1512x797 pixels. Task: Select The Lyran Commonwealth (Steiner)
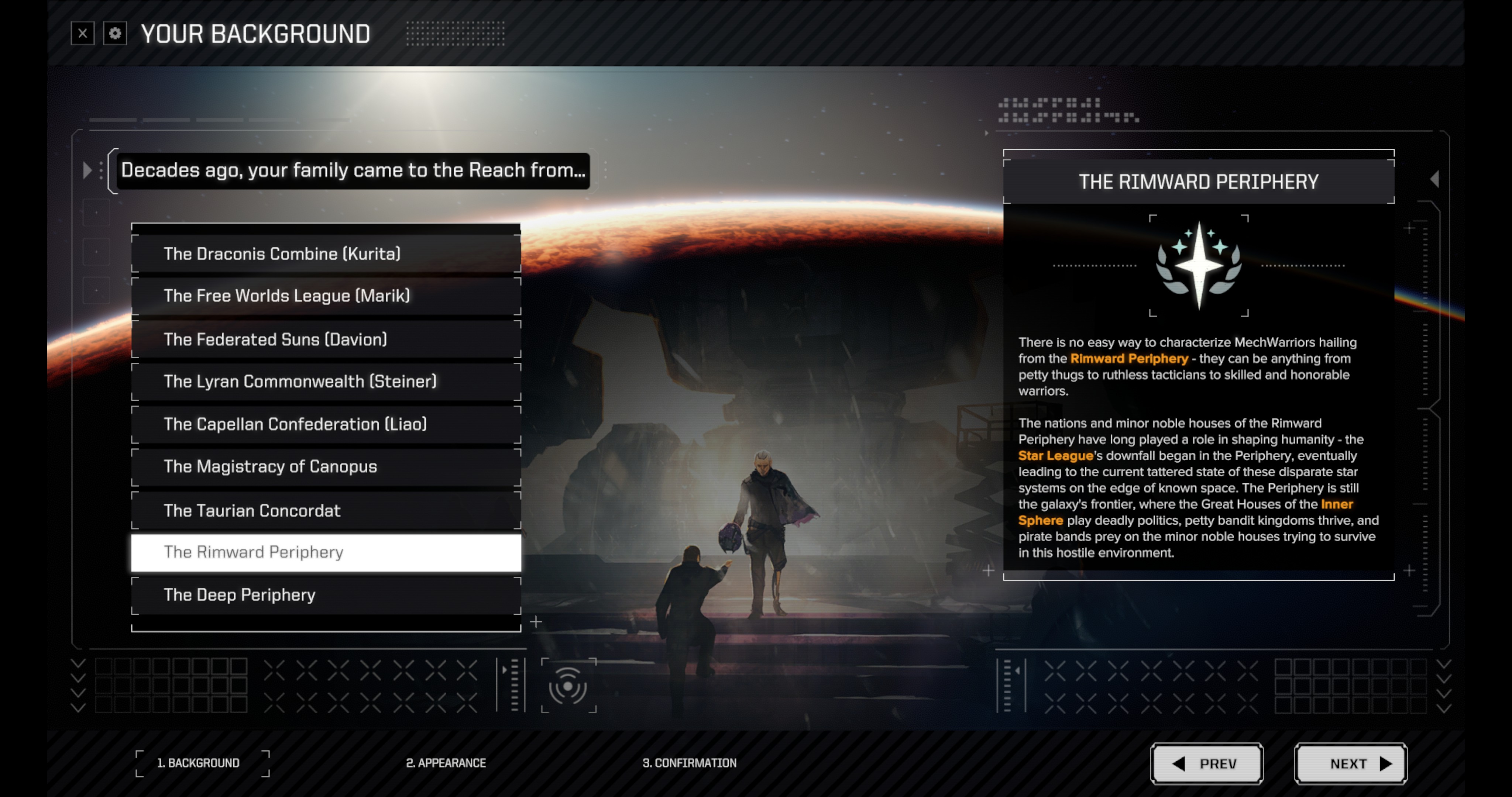(x=326, y=382)
